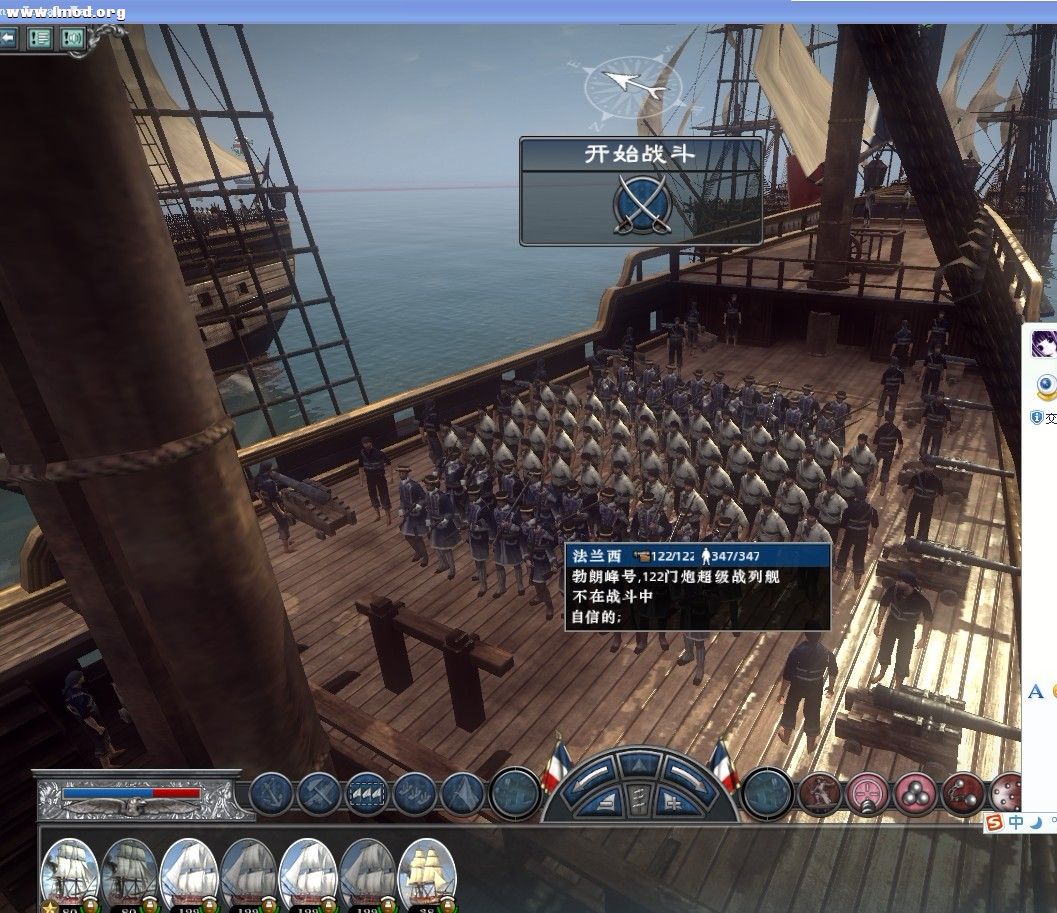The image size is (1057, 913).
Task: Select the red chain shot ammunition
Action: pos(962,793)
